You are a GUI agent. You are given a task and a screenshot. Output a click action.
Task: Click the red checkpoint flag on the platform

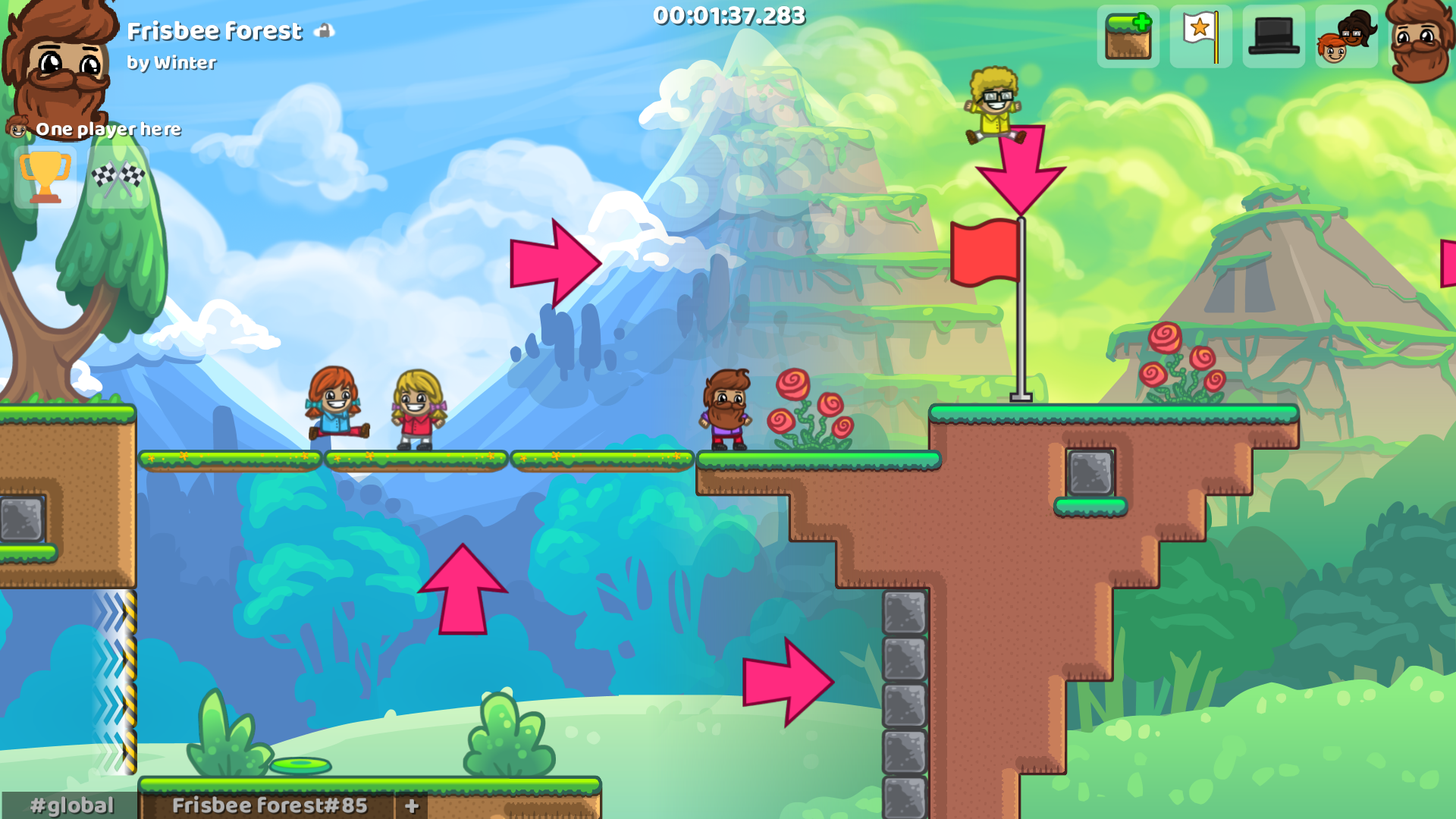[986, 250]
